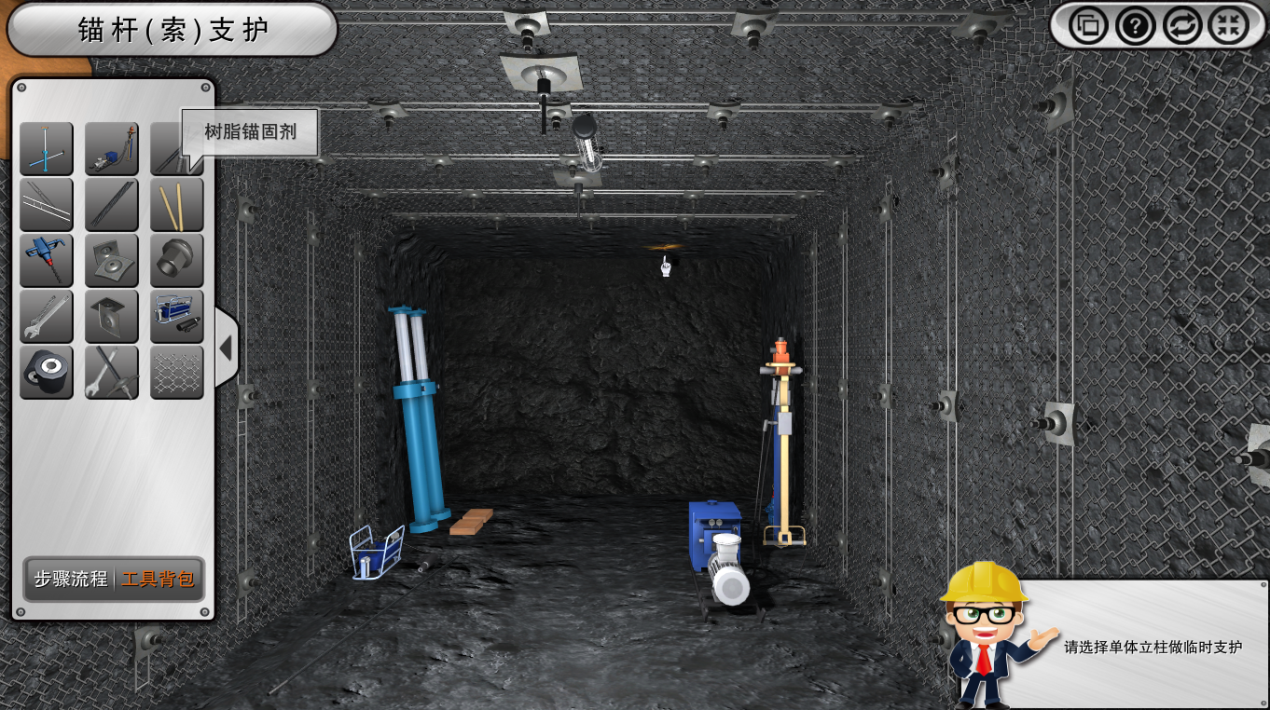Select the blue tensioning pump cart slot
The image size is (1270, 710).
[177, 317]
